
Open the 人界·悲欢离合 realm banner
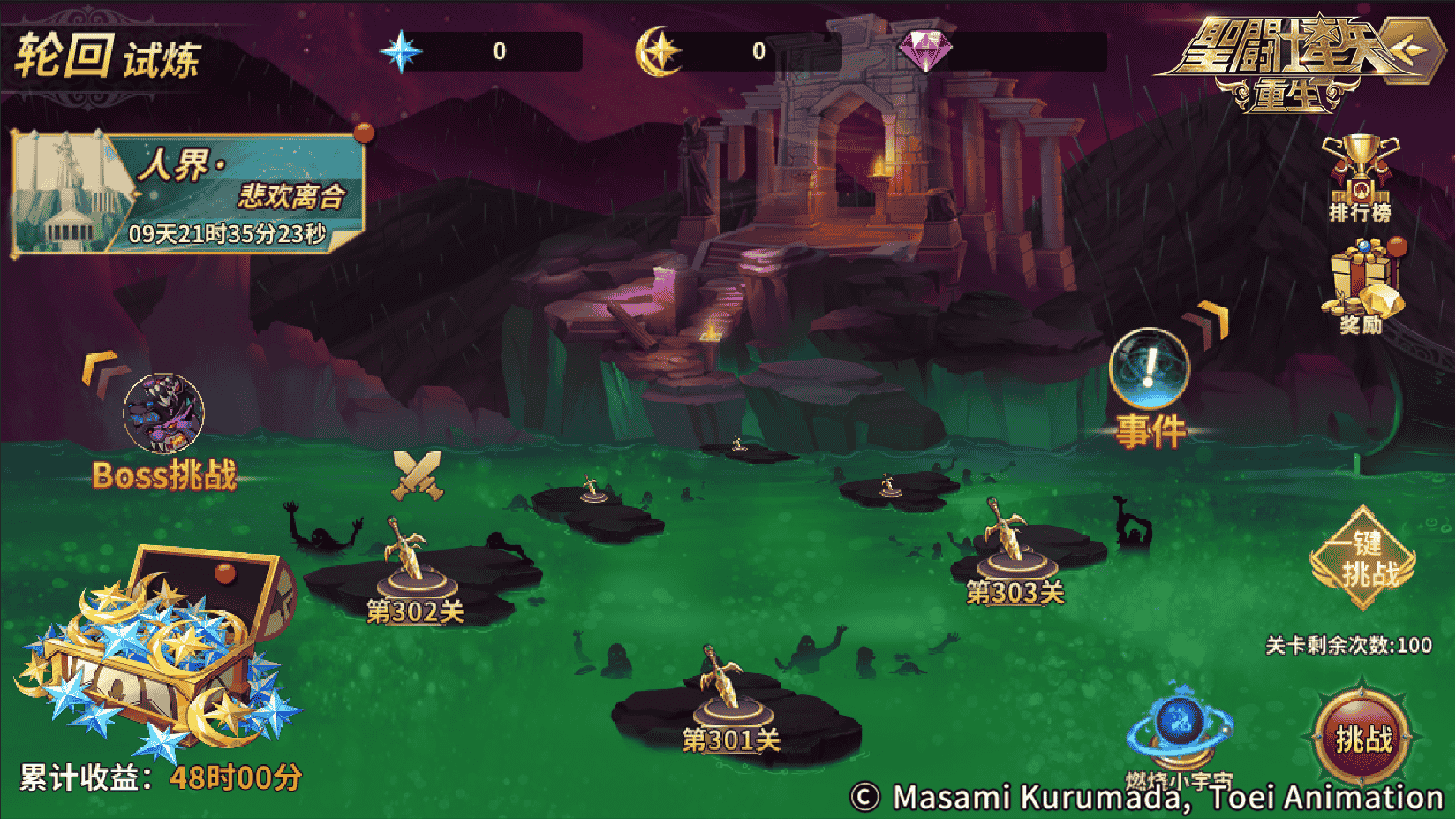tap(188, 193)
